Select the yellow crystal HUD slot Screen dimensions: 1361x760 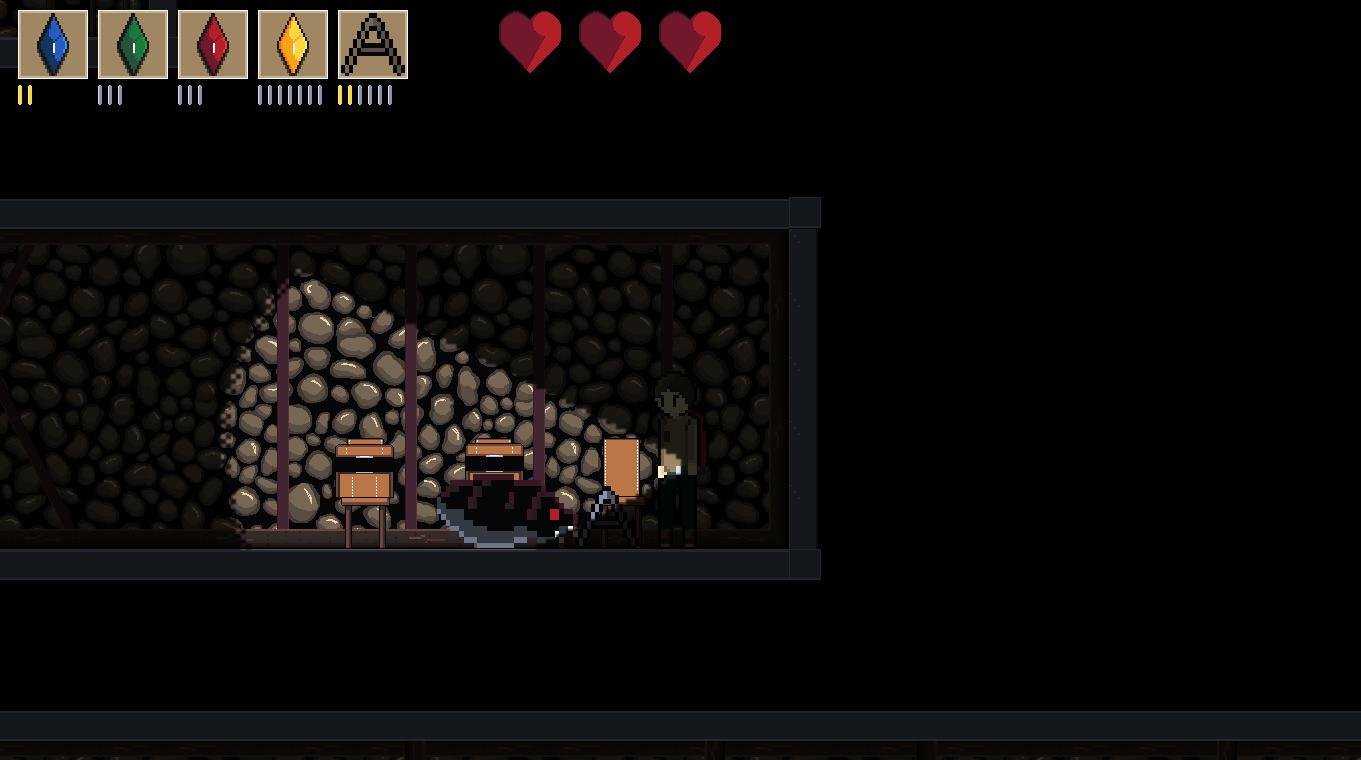click(x=293, y=43)
